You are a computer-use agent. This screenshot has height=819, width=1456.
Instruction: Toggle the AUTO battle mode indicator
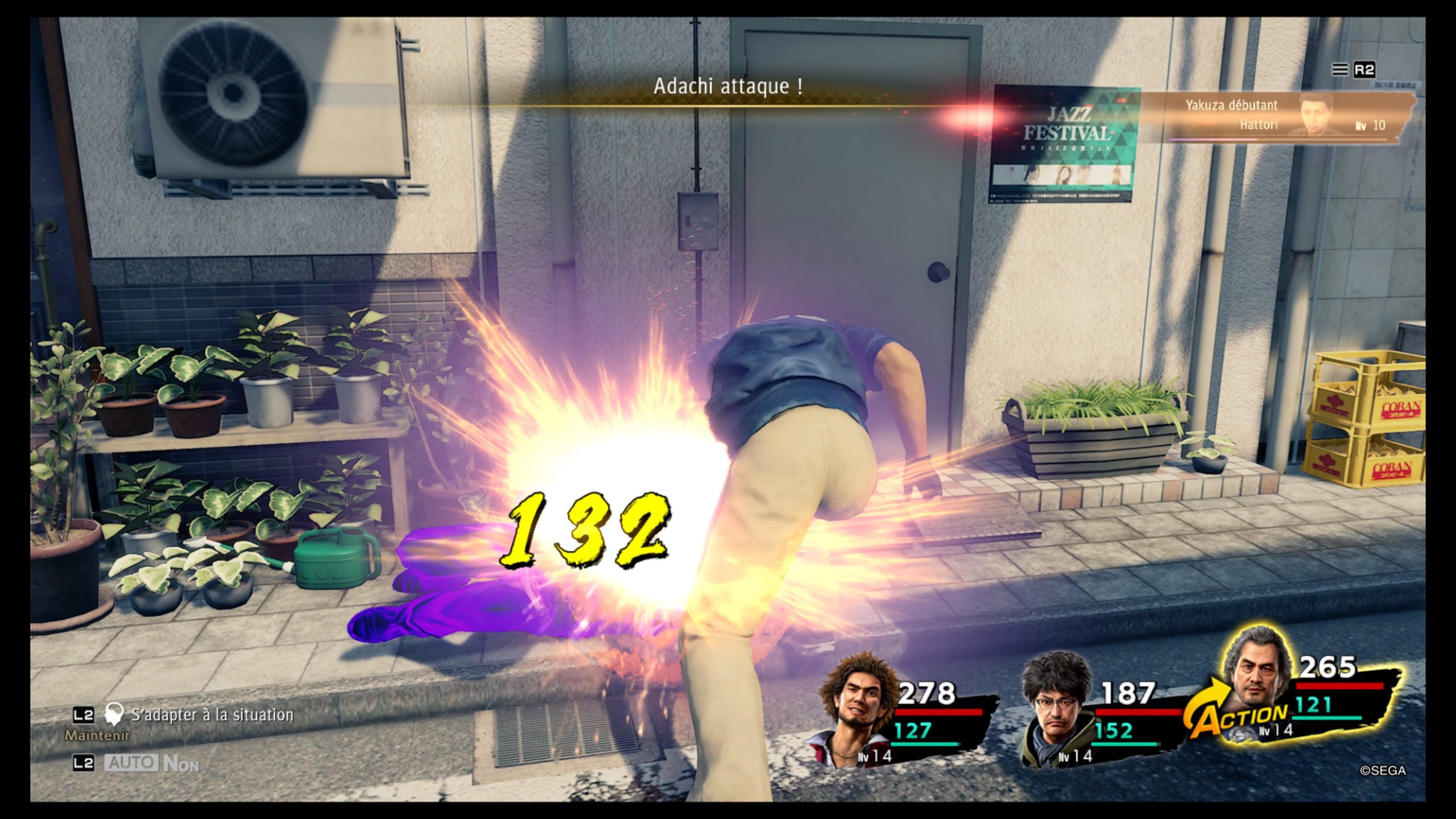(x=131, y=763)
